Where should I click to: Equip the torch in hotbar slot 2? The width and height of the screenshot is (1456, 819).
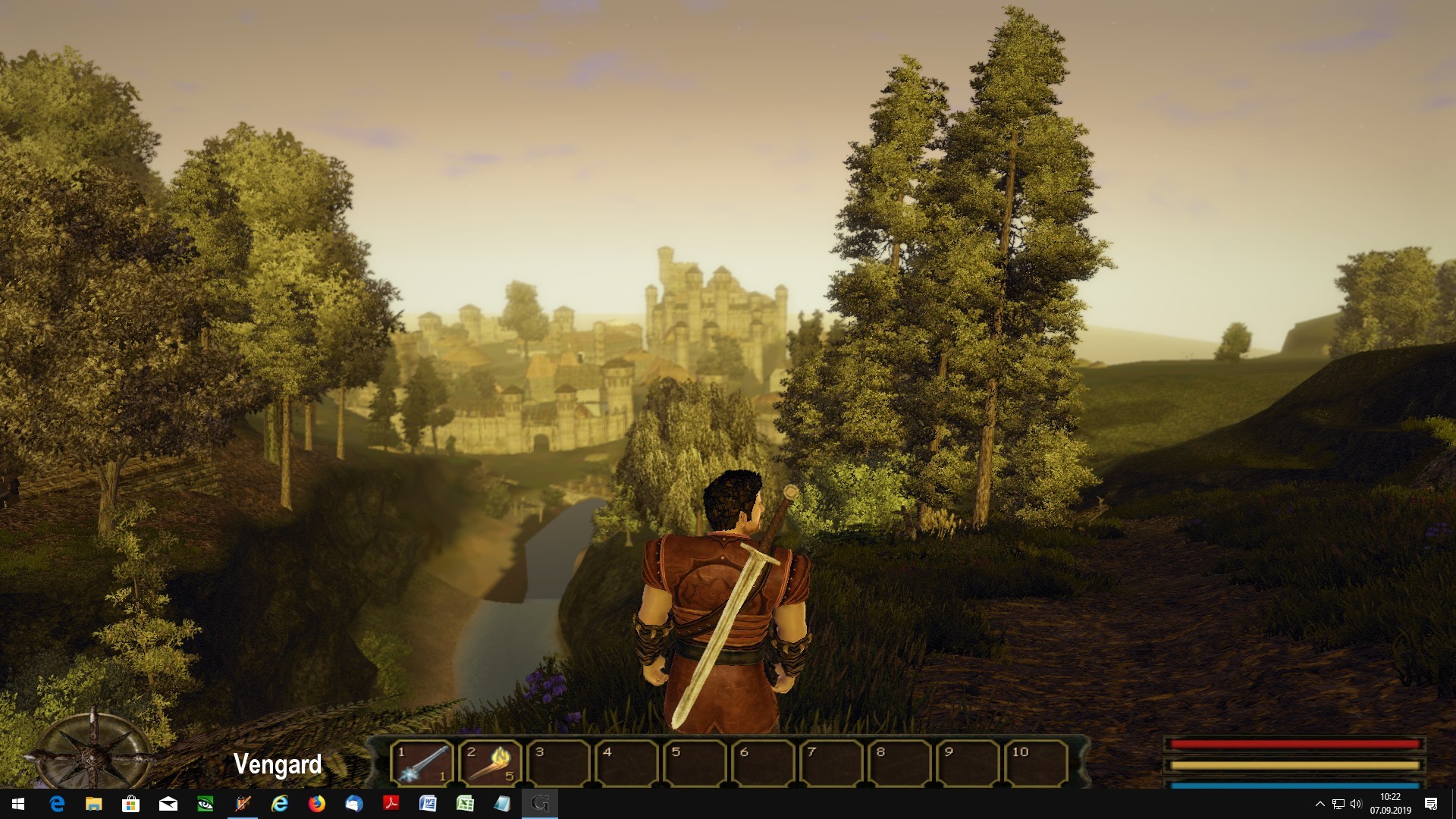pos(490,763)
